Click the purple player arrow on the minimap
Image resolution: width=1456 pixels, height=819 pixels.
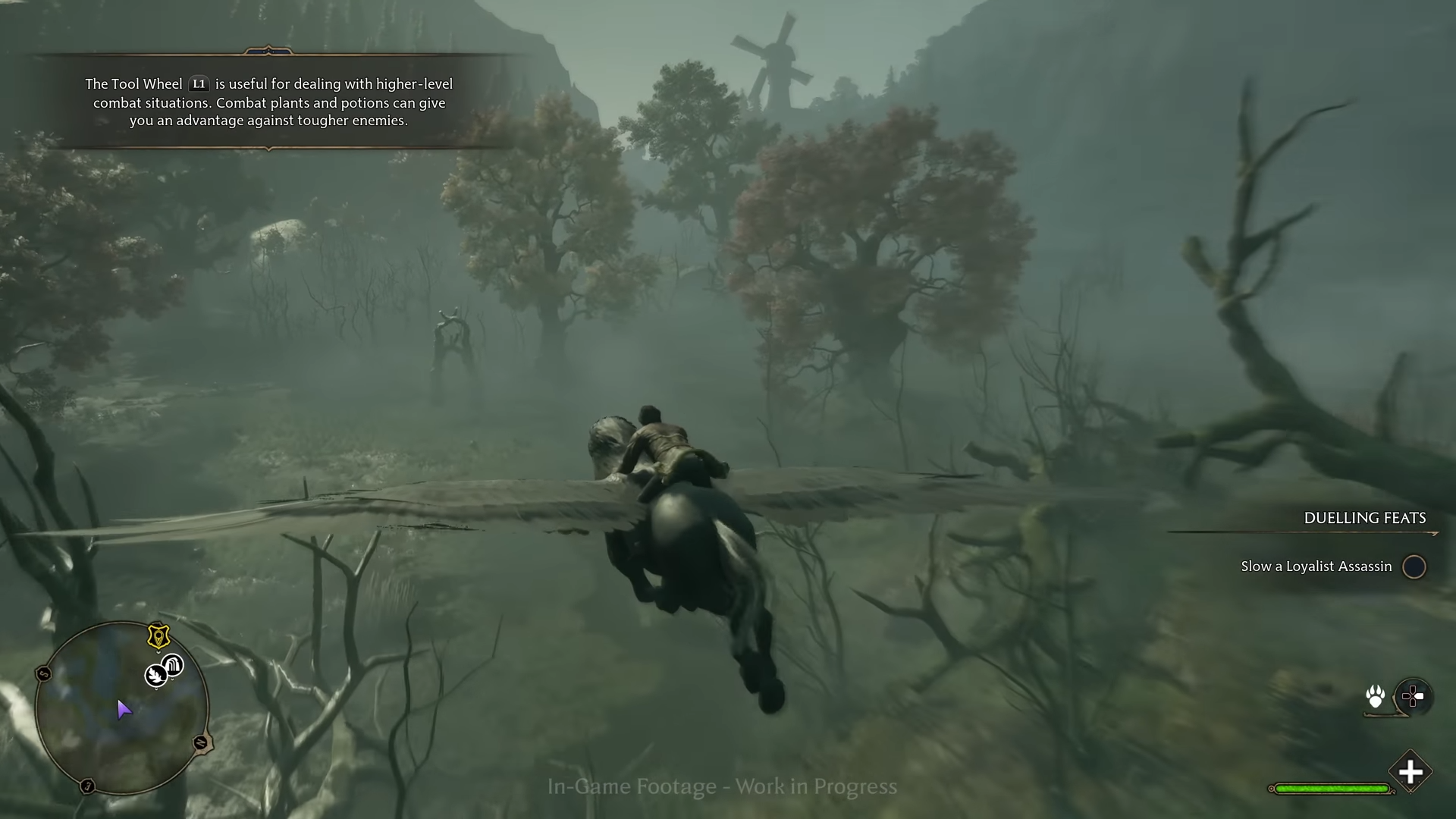pyautogui.click(x=124, y=708)
